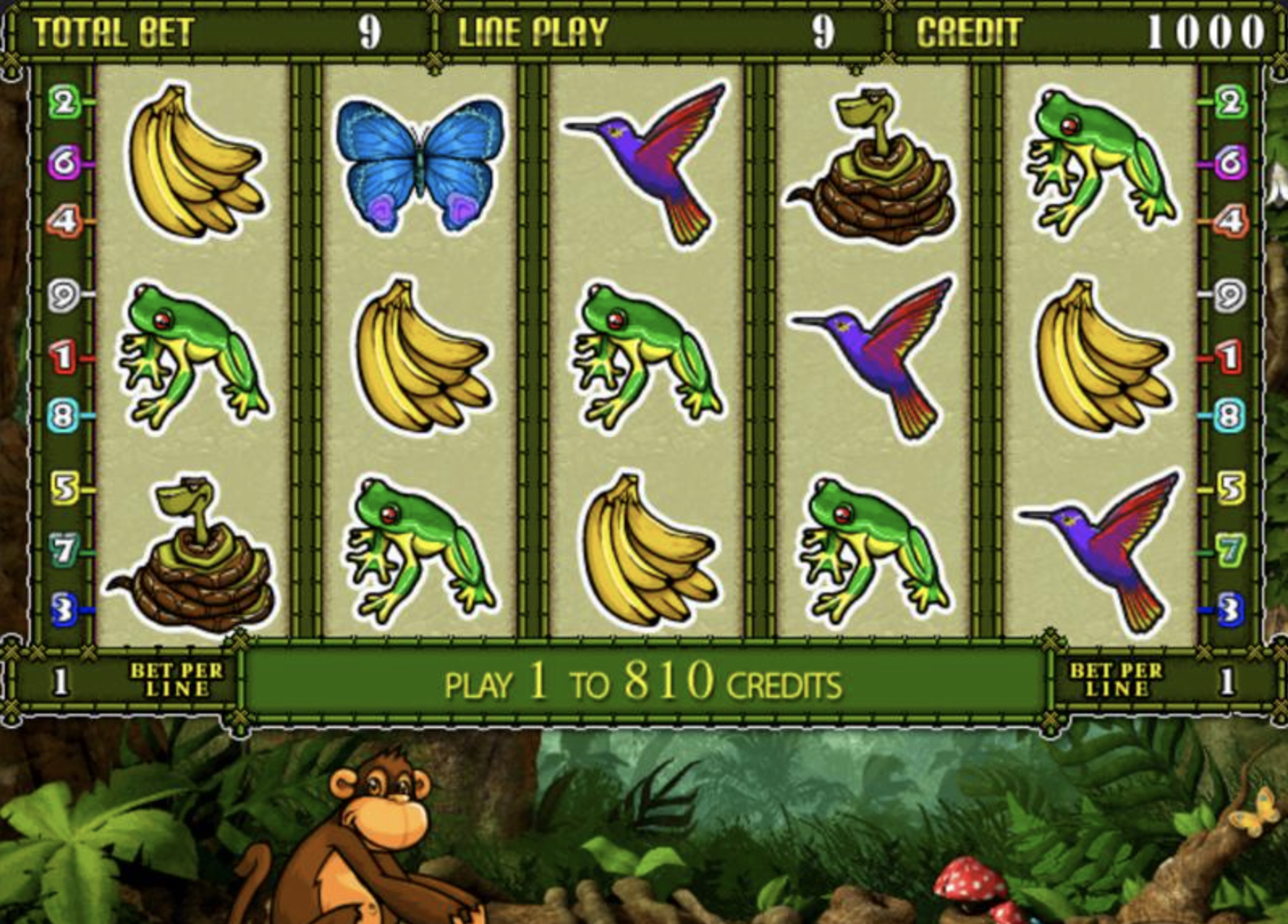Activate the left orange payline 4 marker

pyautogui.click(x=63, y=221)
